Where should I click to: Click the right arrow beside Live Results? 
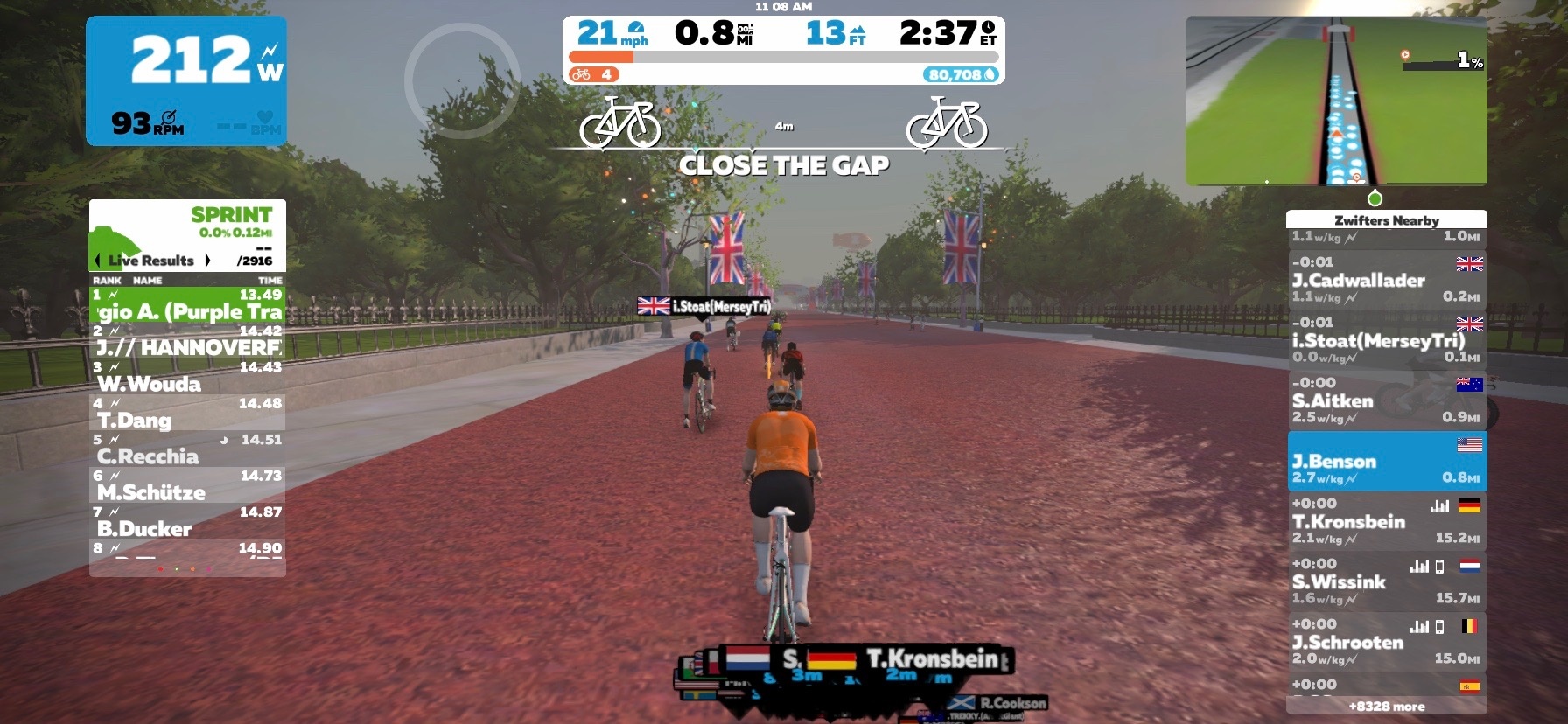pos(207,261)
